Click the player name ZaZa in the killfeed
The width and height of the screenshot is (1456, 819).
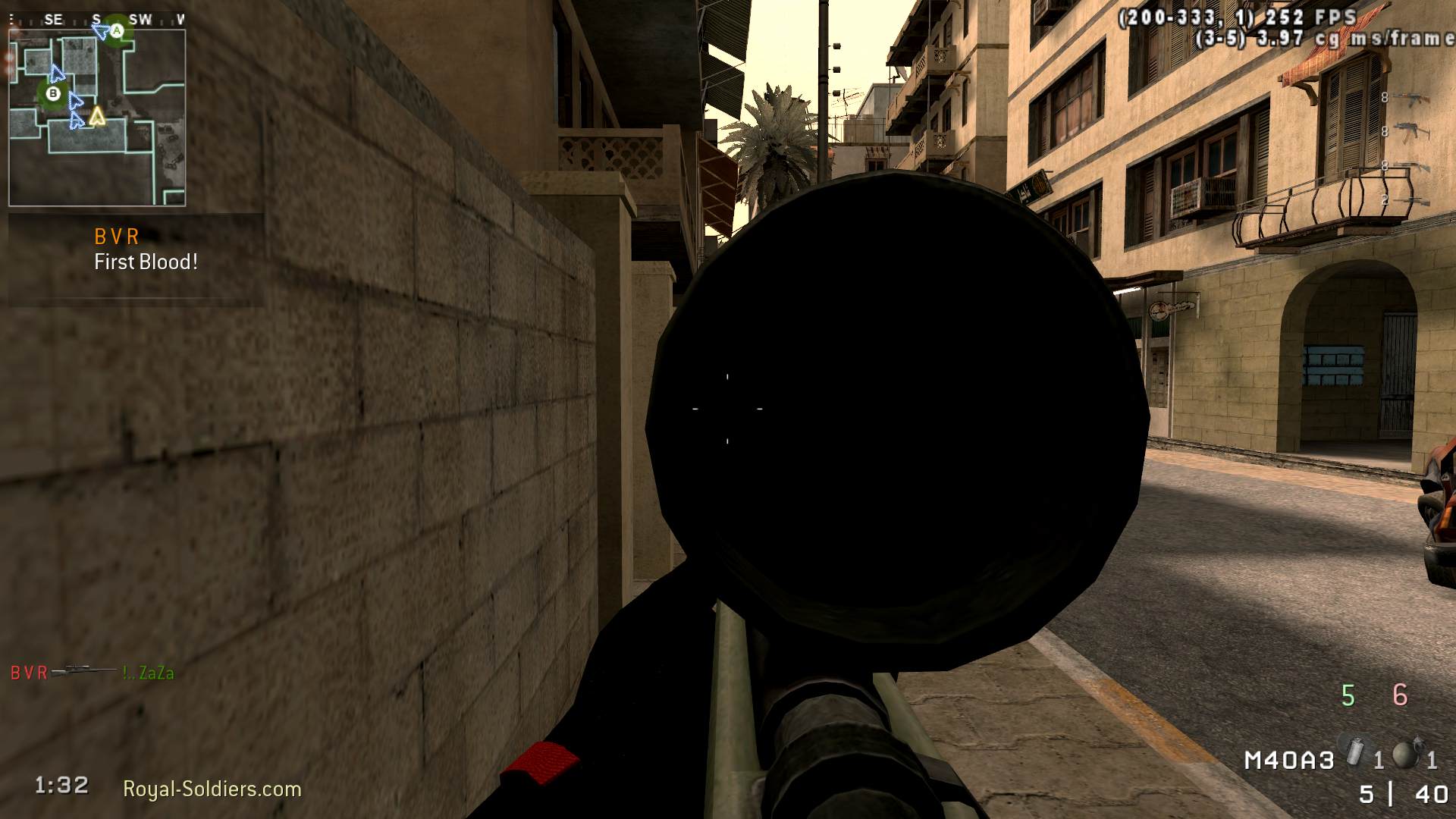pos(149,671)
